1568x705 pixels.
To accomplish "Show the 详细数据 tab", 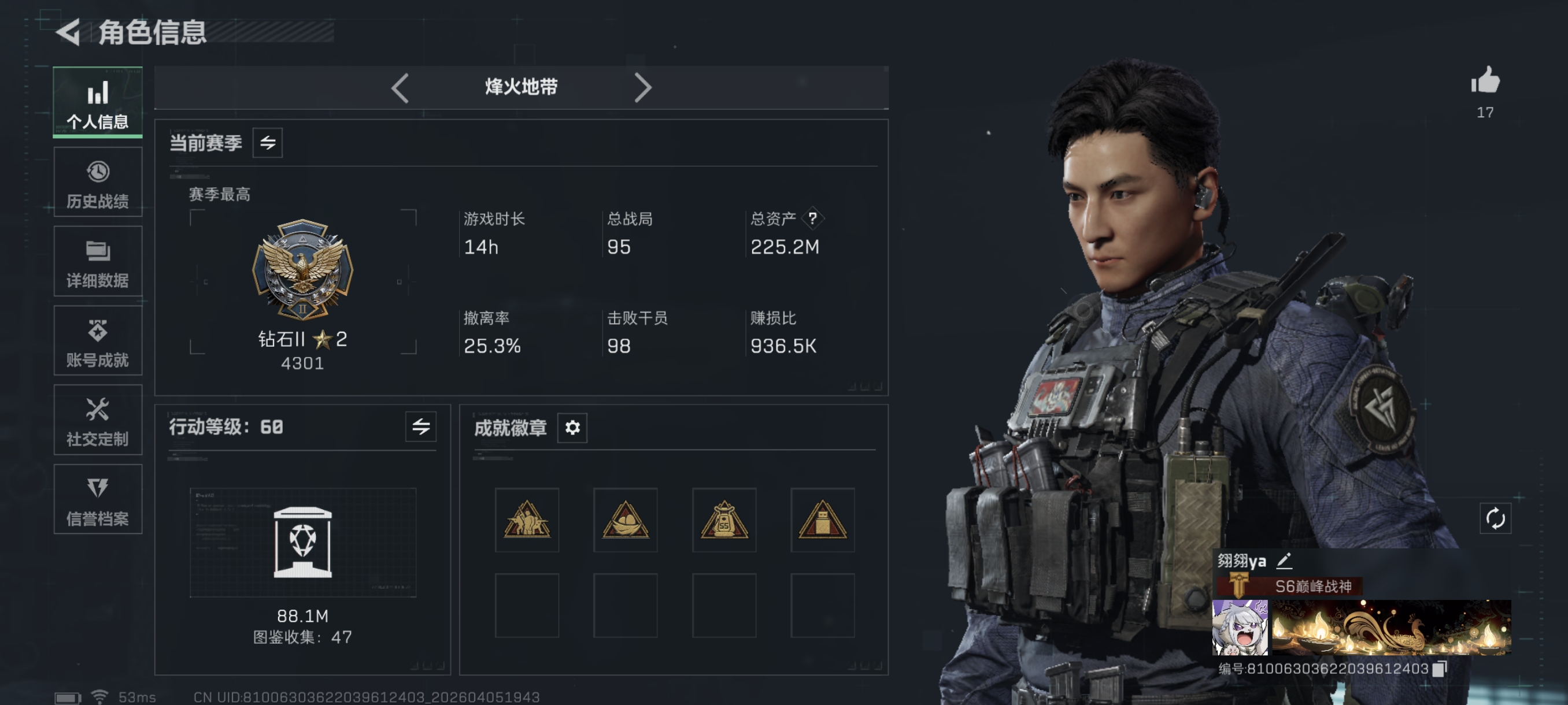I will point(97,262).
